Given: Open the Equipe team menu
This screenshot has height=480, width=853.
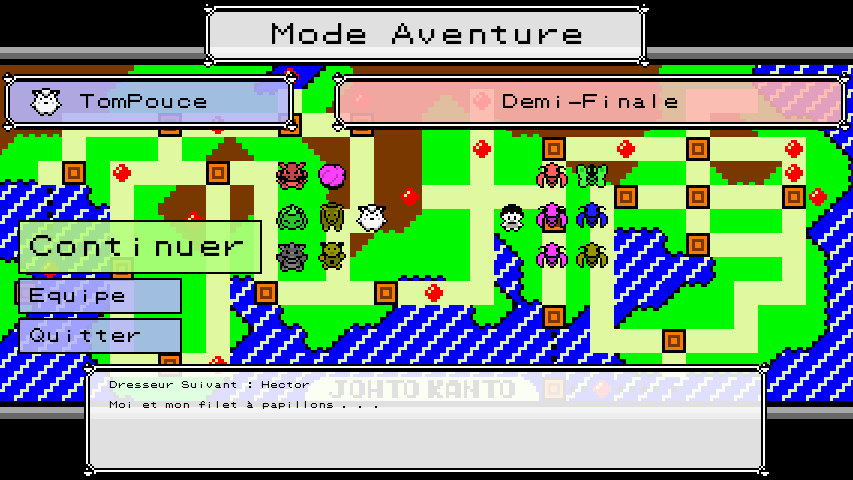Looking at the screenshot, I should pyautogui.click(x=99, y=296).
